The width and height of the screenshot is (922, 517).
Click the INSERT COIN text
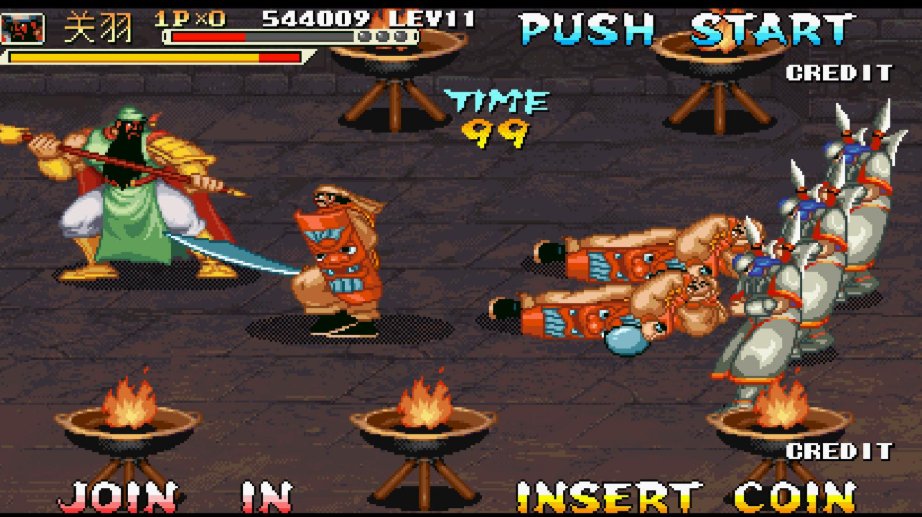point(685,497)
